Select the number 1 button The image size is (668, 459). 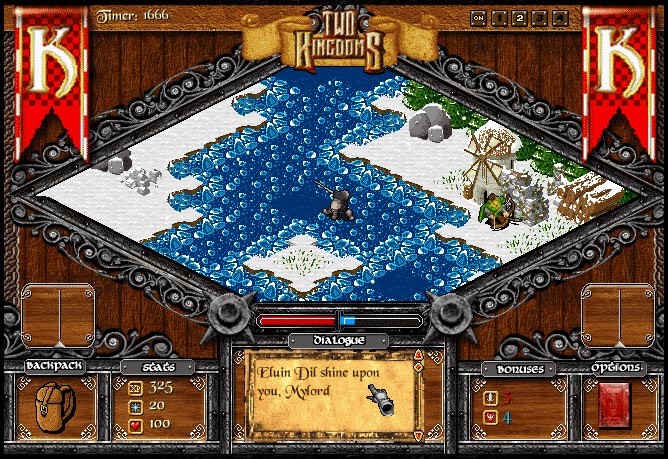coord(498,17)
